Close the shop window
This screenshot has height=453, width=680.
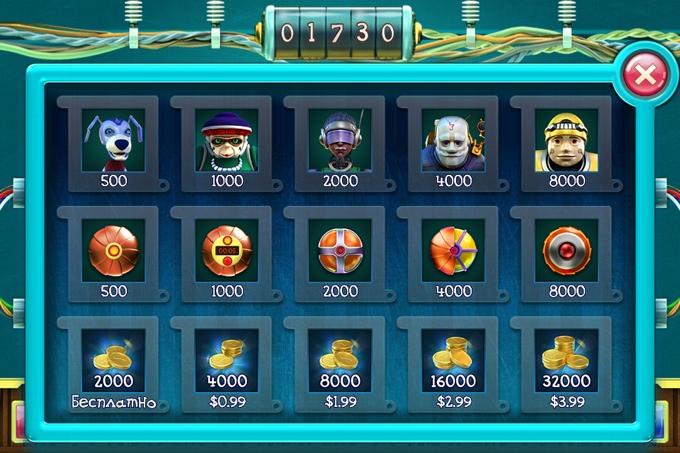(646, 74)
